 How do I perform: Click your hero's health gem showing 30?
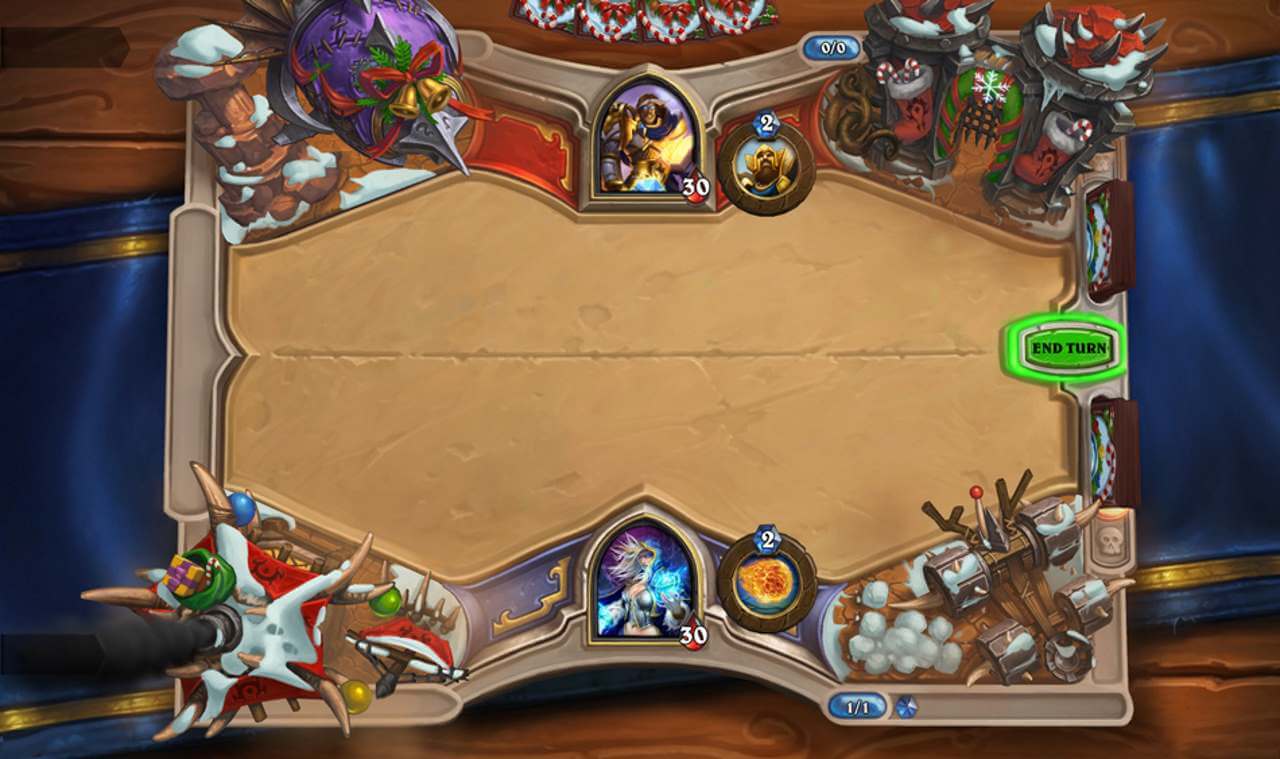[693, 633]
